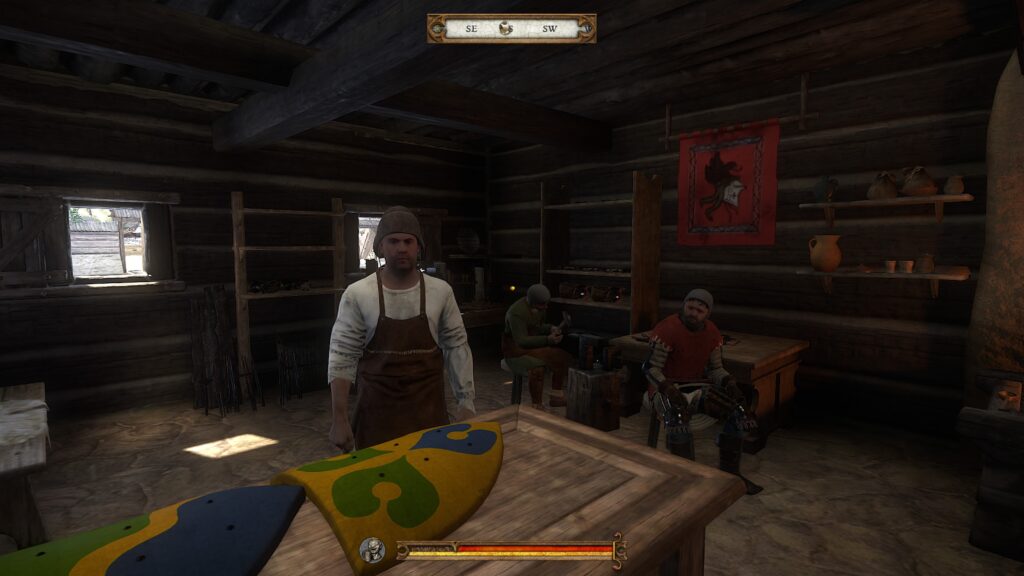
Task: Select the character status icon beside the health bar
Action: click(x=373, y=549)
